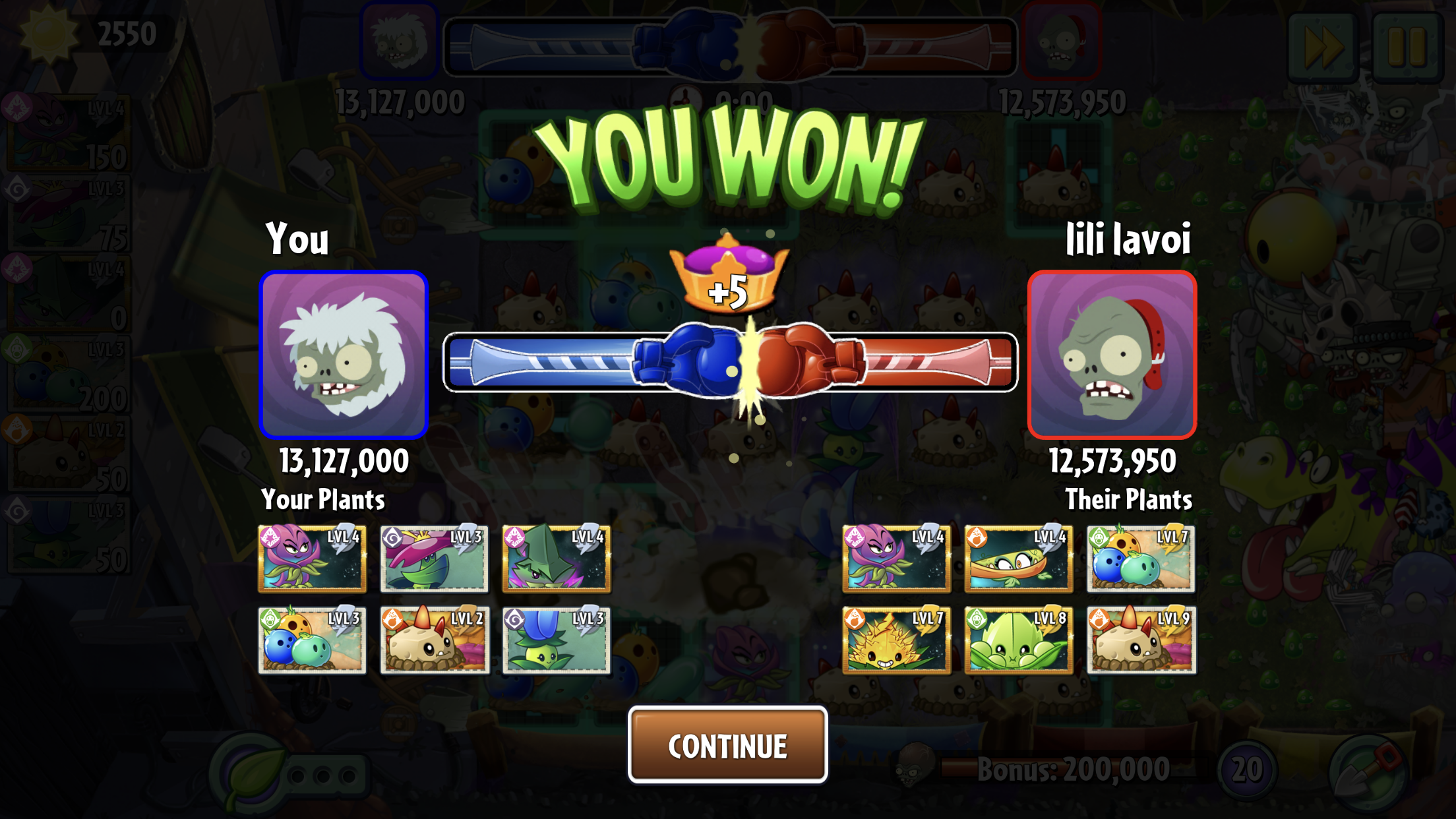
Task: Inspect opponent's LVL 4 yellow pod plant card
Action: (1018, 559)
